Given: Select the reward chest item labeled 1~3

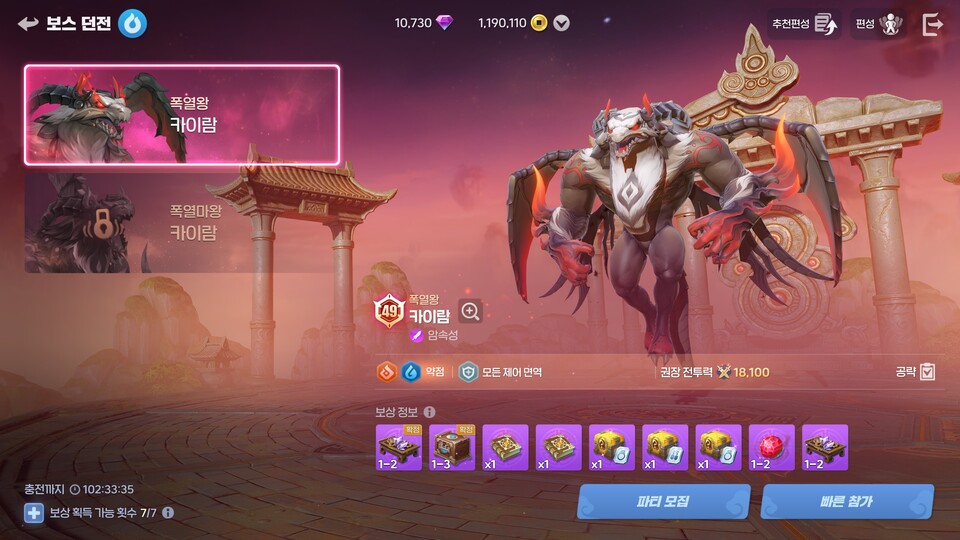Looking at the screenshot, I should pos(452,447).
